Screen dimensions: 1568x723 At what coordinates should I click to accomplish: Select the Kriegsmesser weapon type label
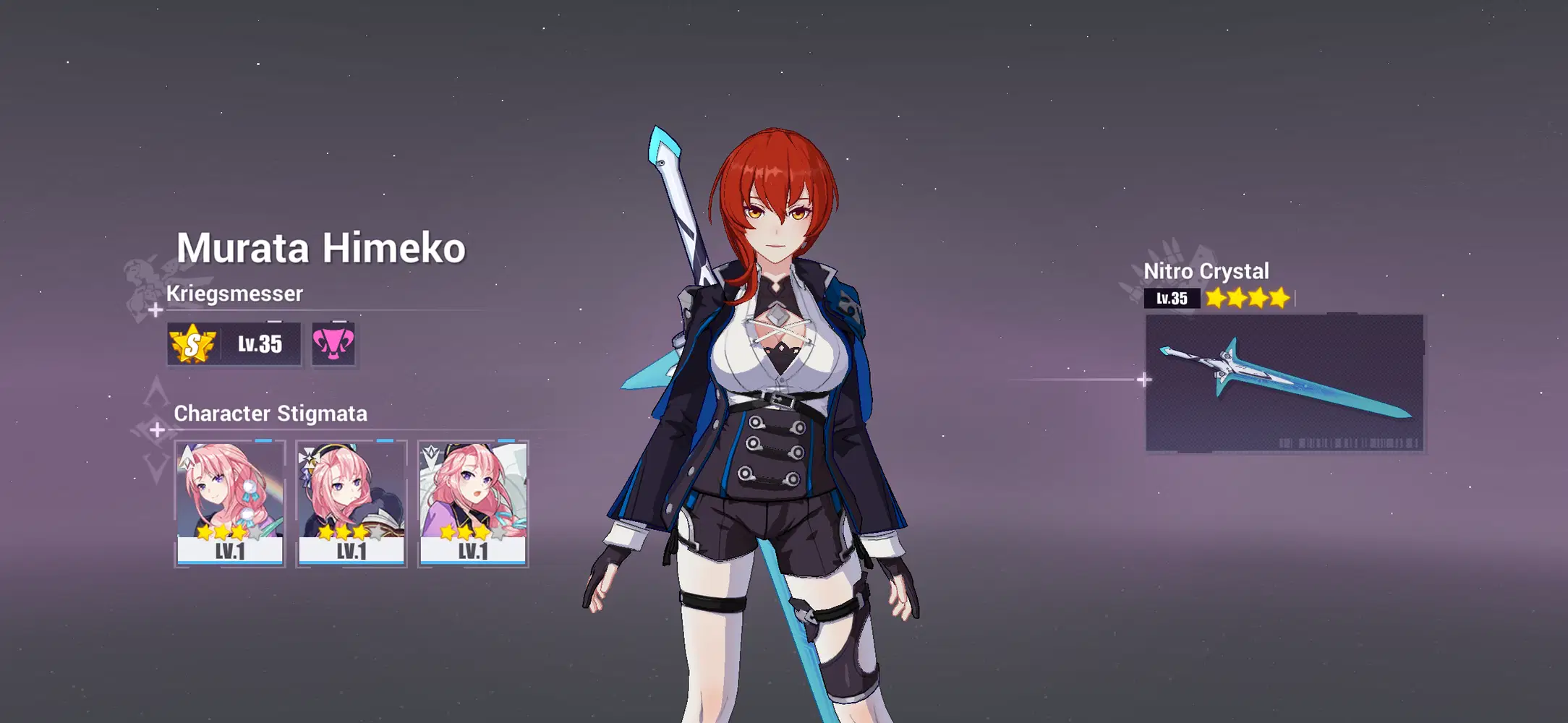click(235, 294)
